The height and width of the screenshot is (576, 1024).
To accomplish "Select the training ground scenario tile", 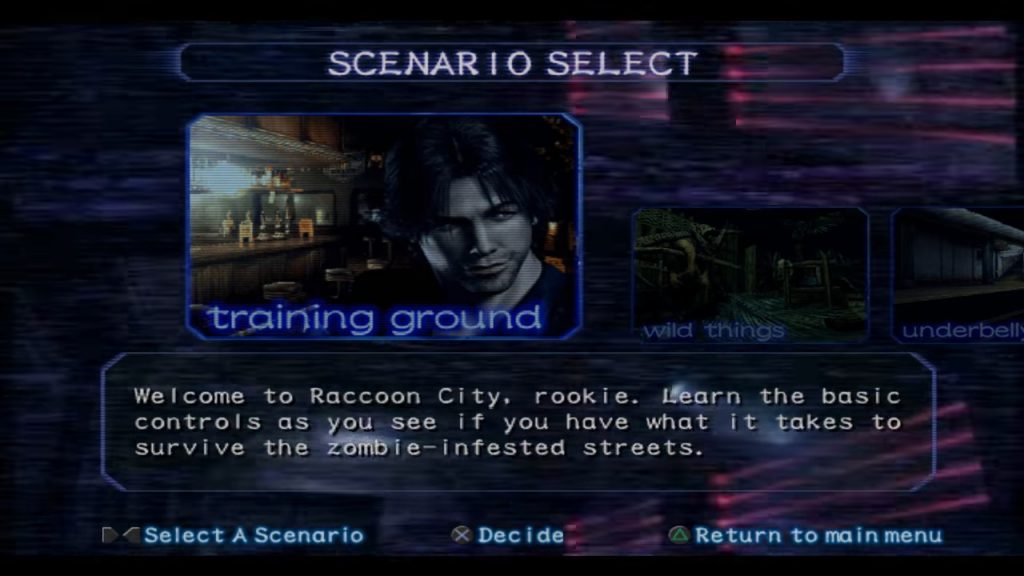I will coord(384,226).
